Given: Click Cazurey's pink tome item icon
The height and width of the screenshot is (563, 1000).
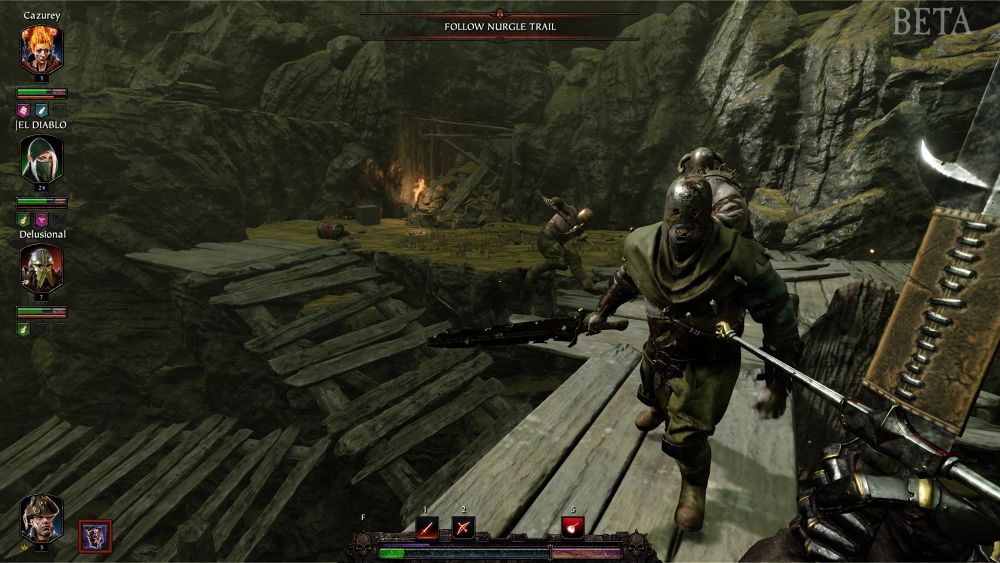Looking at the screenshot, I should point(24,110).
